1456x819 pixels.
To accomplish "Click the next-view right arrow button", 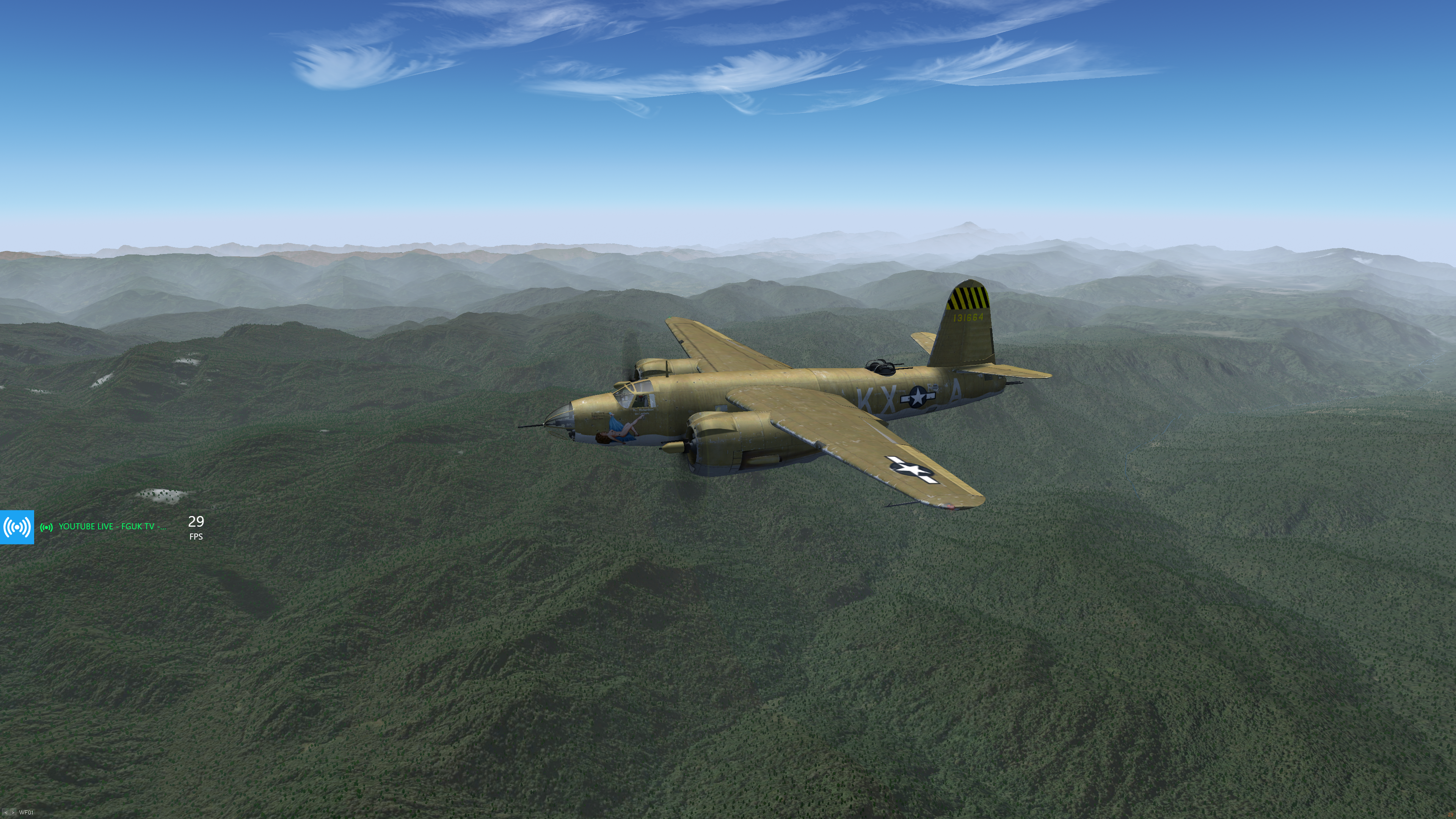I will pos(13,813).
